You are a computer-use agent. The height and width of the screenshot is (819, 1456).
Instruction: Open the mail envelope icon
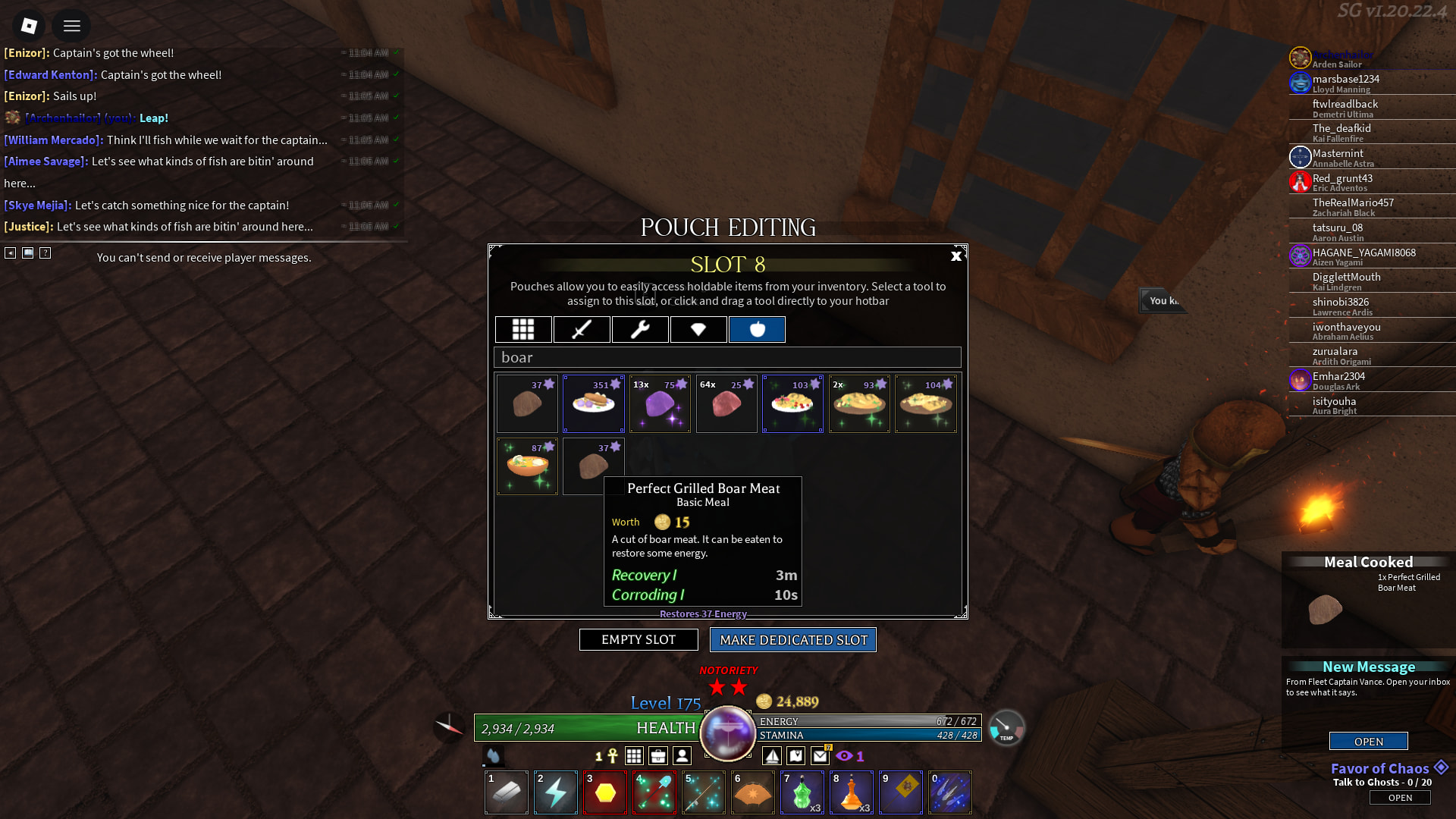[820, 755]
